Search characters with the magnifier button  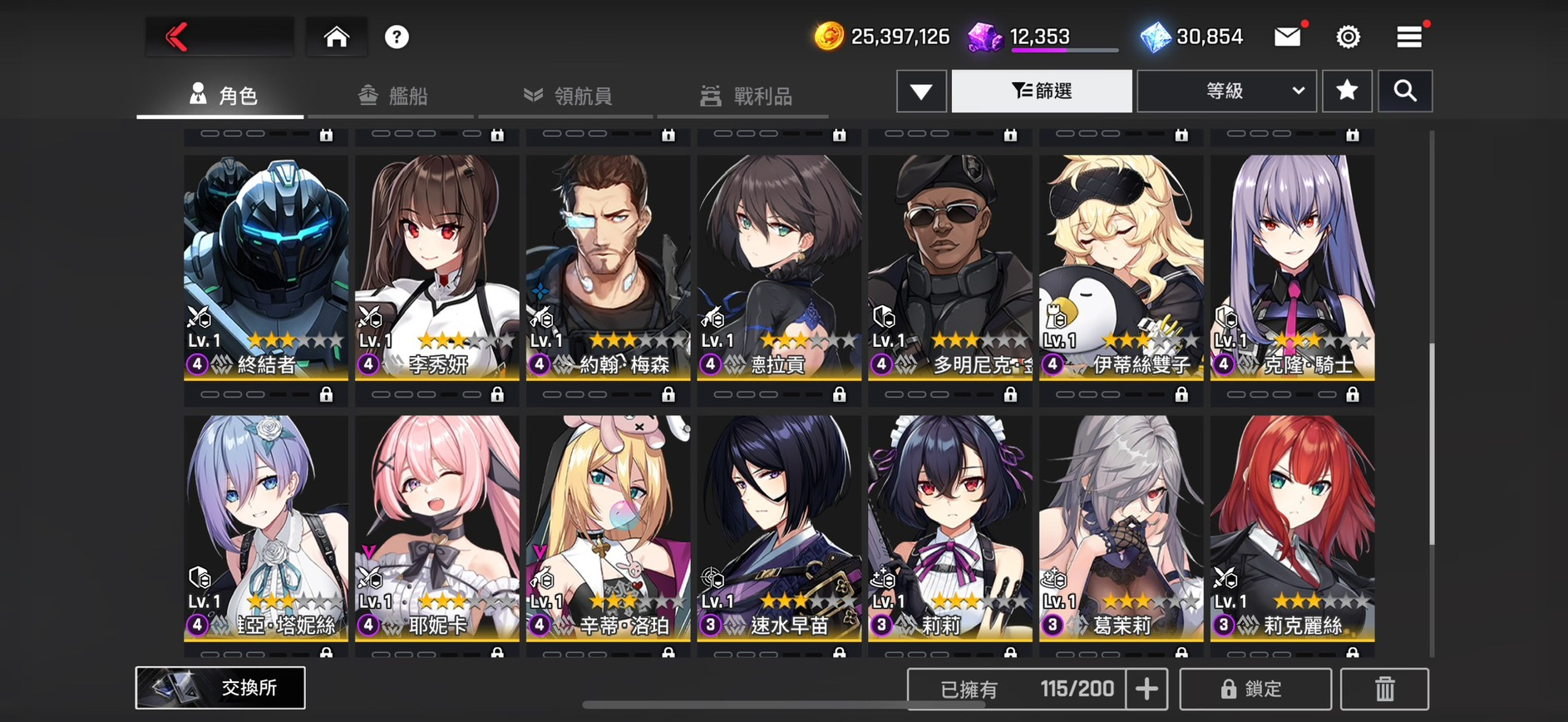(x=1405, y=91)
